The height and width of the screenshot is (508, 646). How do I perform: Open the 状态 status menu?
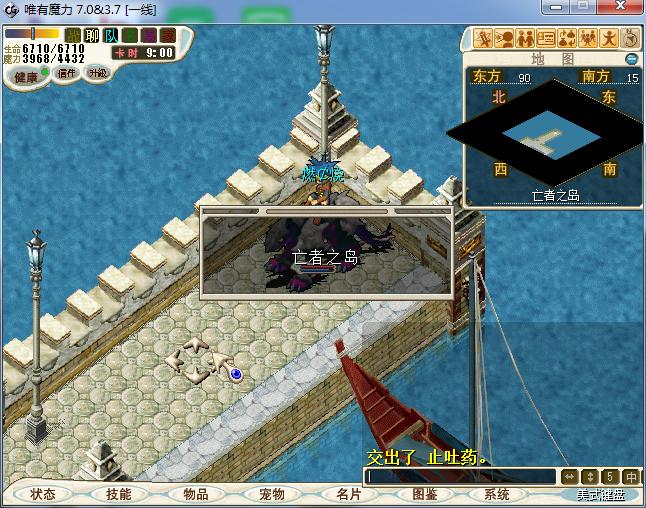coord(43,494)
